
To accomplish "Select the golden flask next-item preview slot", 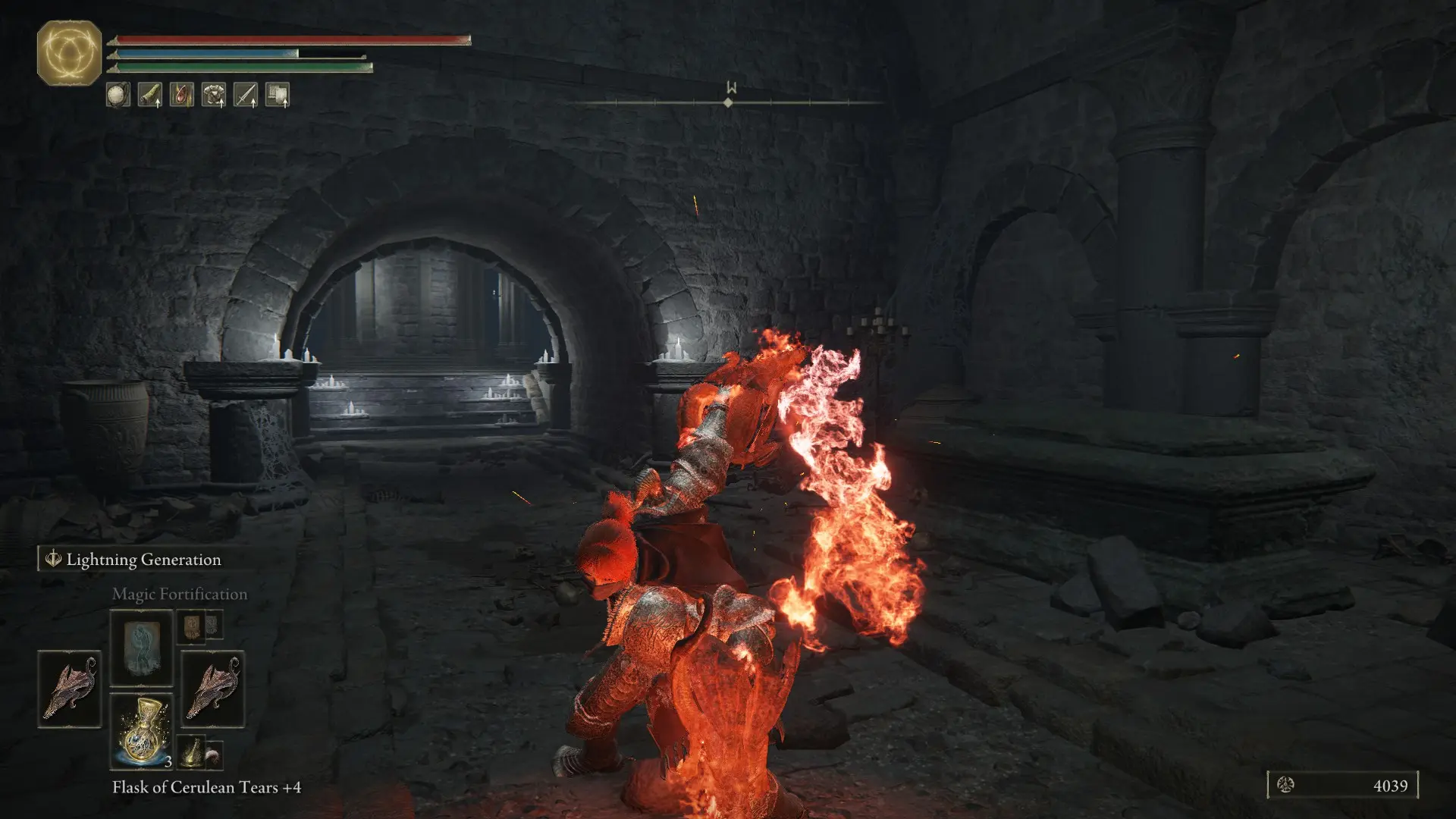I will tap(192, 752).
